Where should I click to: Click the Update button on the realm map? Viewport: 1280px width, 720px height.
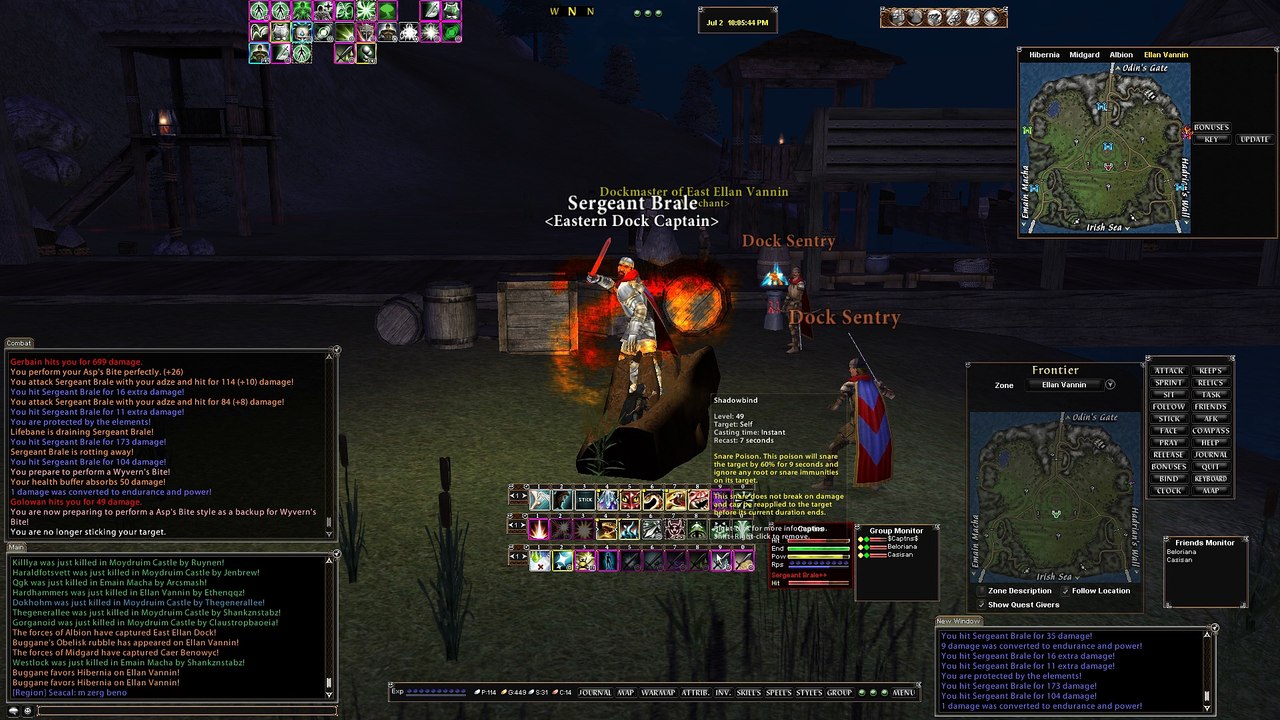point(1254,139)
